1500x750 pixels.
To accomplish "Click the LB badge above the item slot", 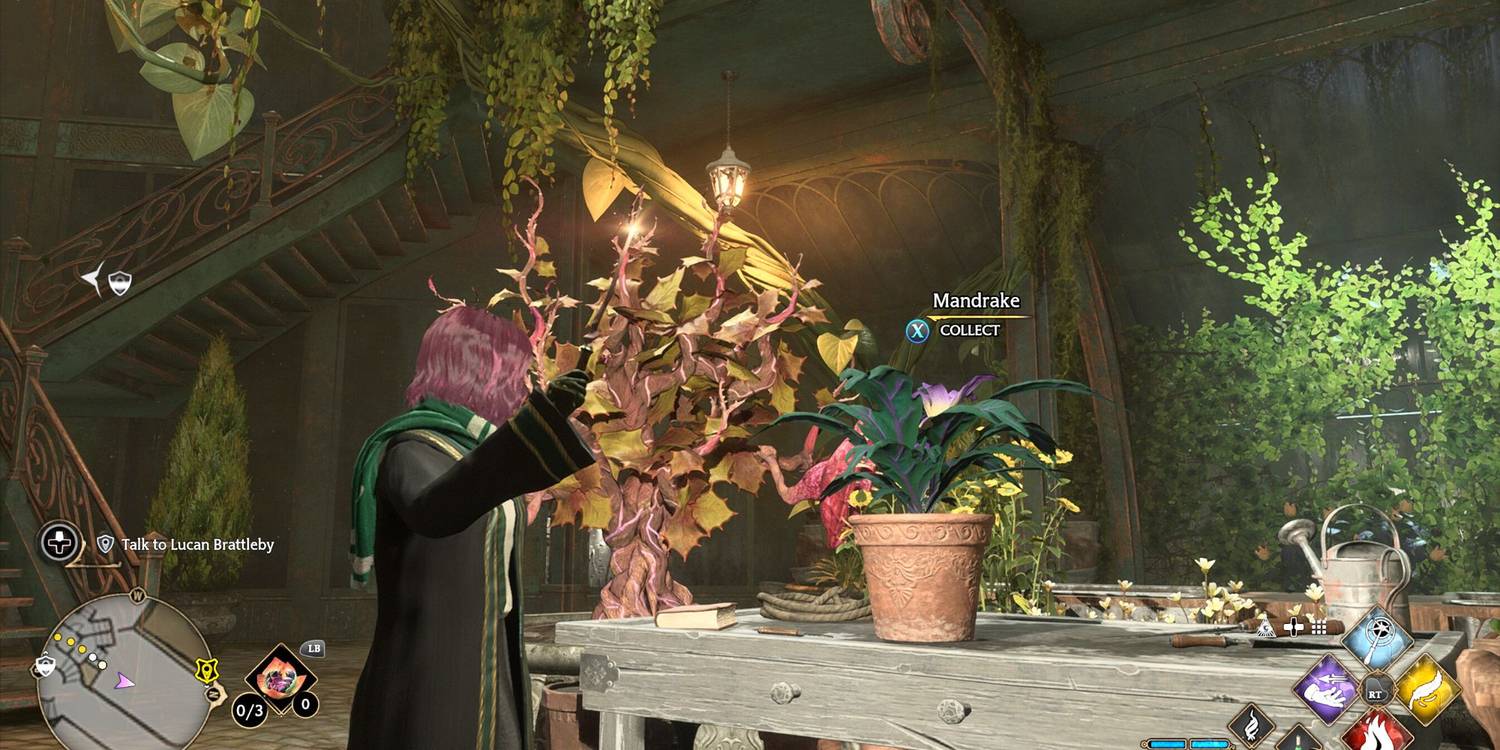I will coord(313,650).
